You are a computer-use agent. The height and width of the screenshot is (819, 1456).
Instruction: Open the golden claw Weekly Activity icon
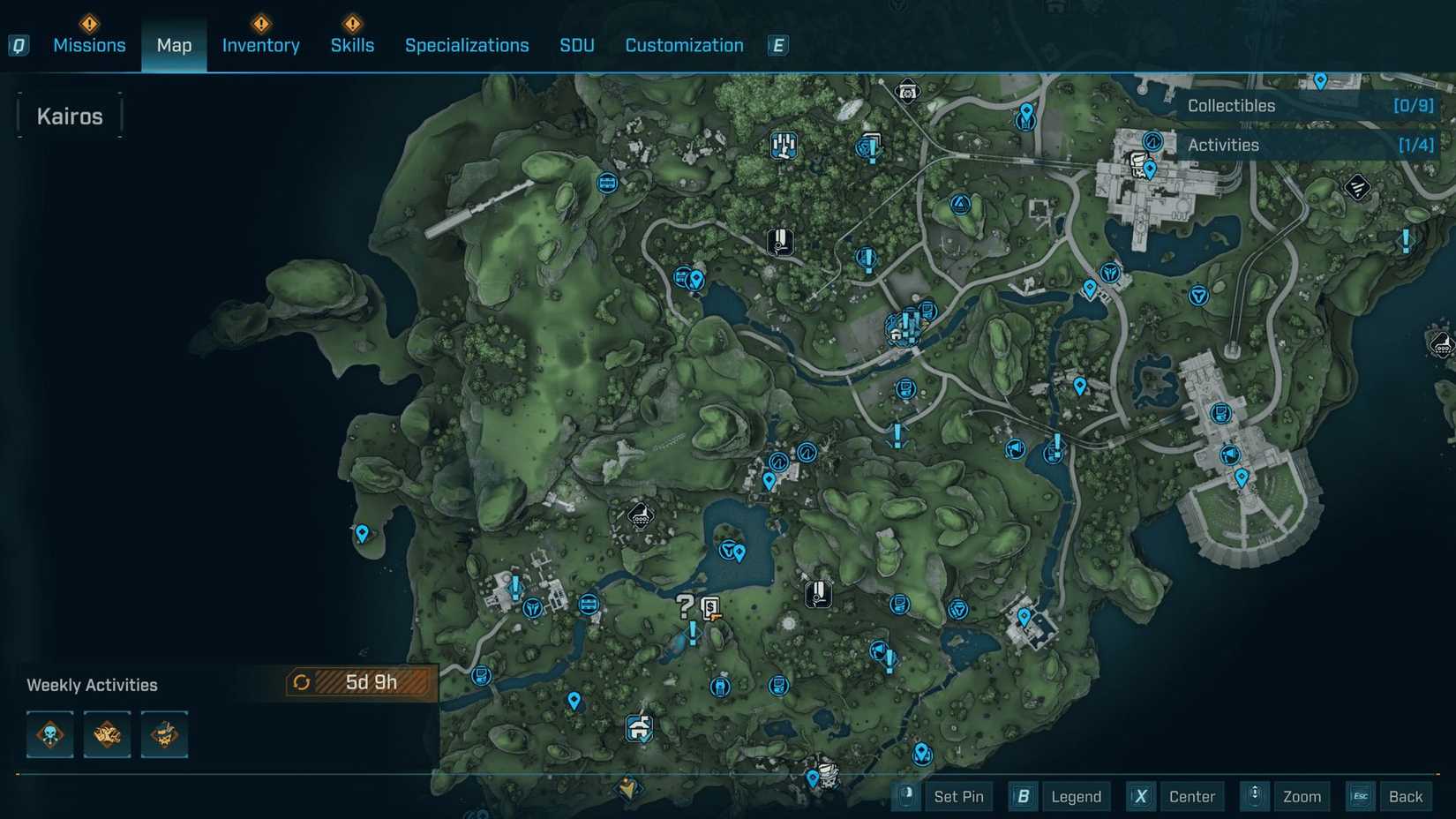pos(107,733)
